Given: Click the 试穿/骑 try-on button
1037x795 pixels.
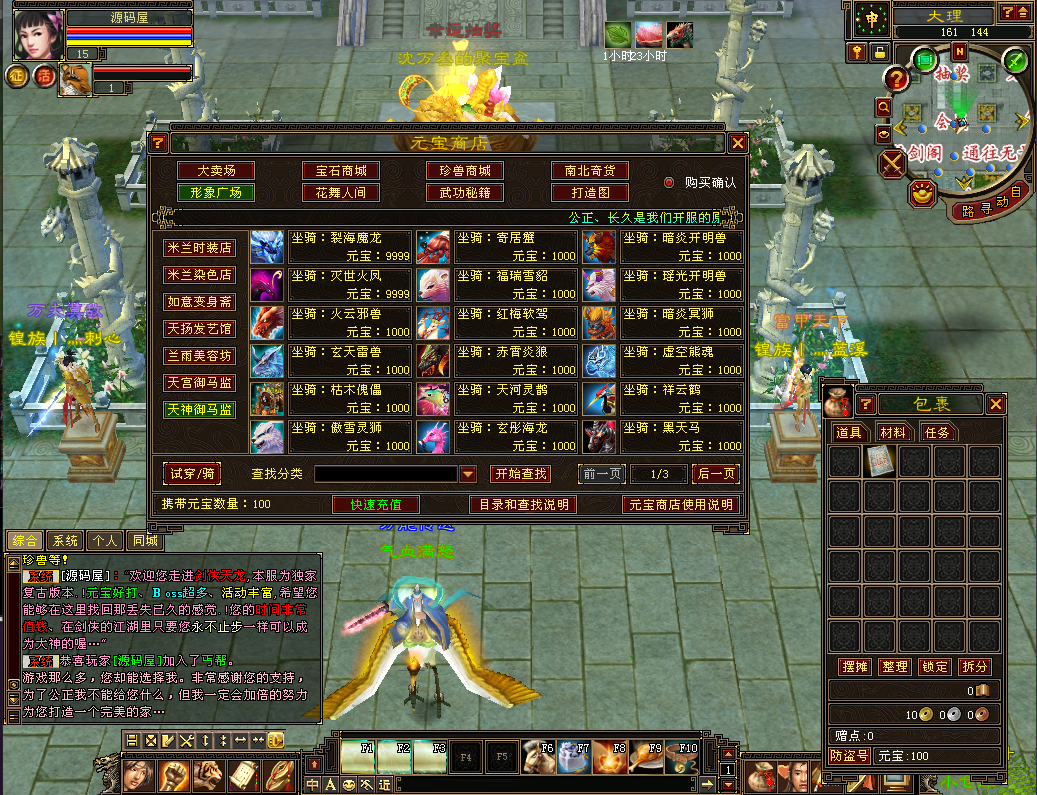Looking at the screenshot, I should (193, 473).
